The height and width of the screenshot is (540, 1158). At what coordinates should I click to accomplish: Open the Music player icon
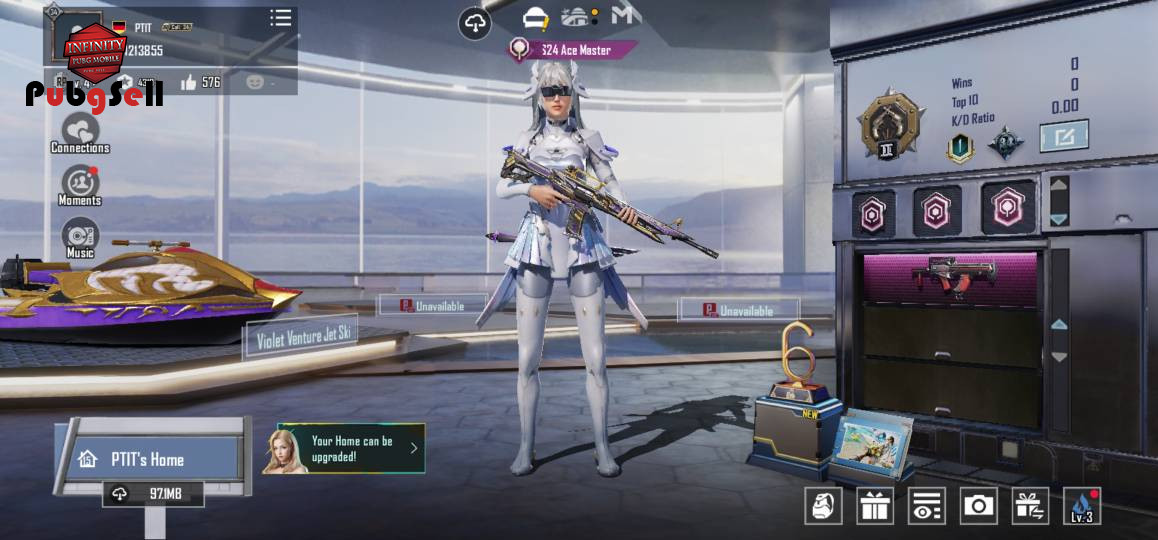80,237
